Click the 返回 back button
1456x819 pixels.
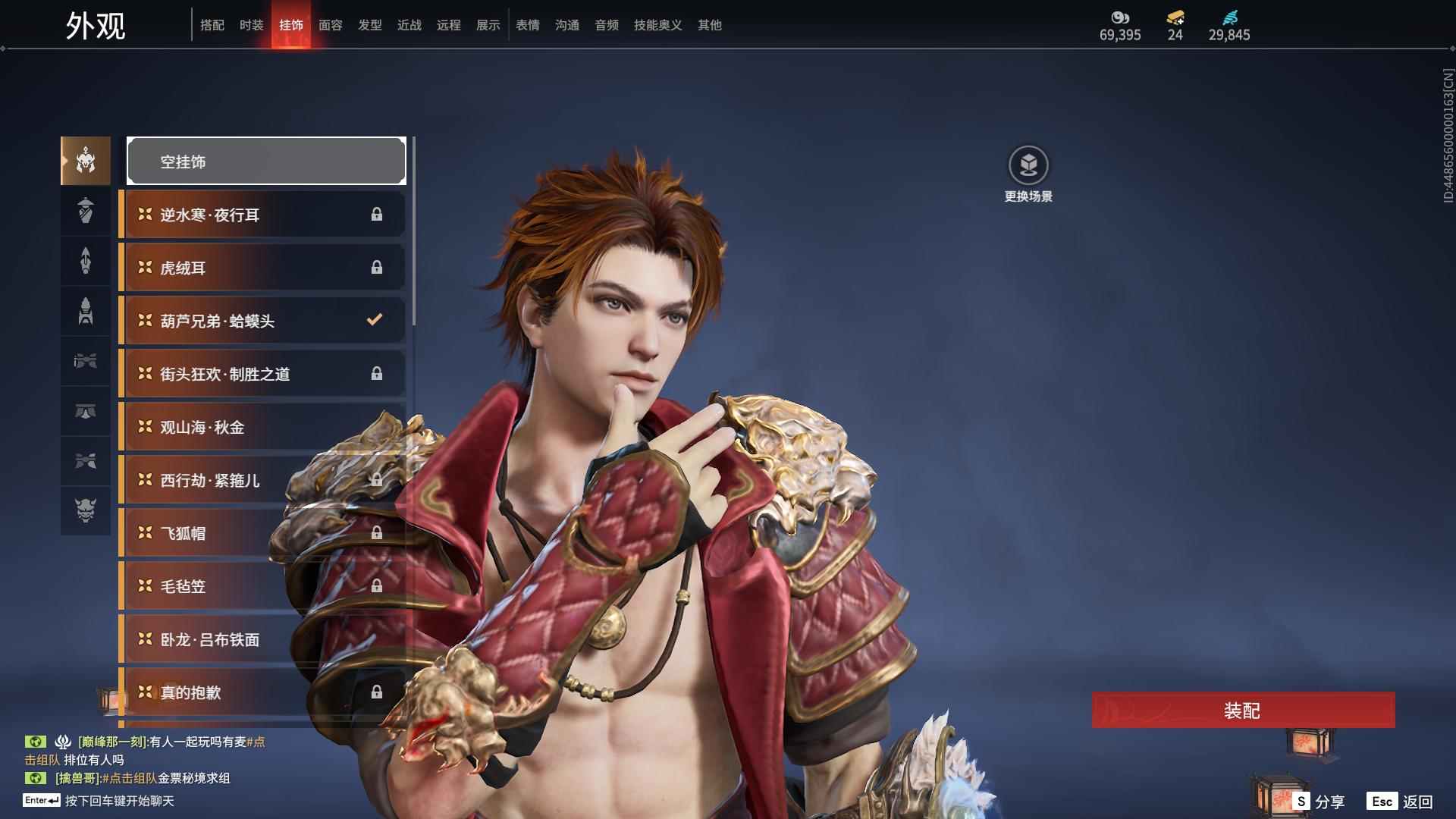point(1401,801)
